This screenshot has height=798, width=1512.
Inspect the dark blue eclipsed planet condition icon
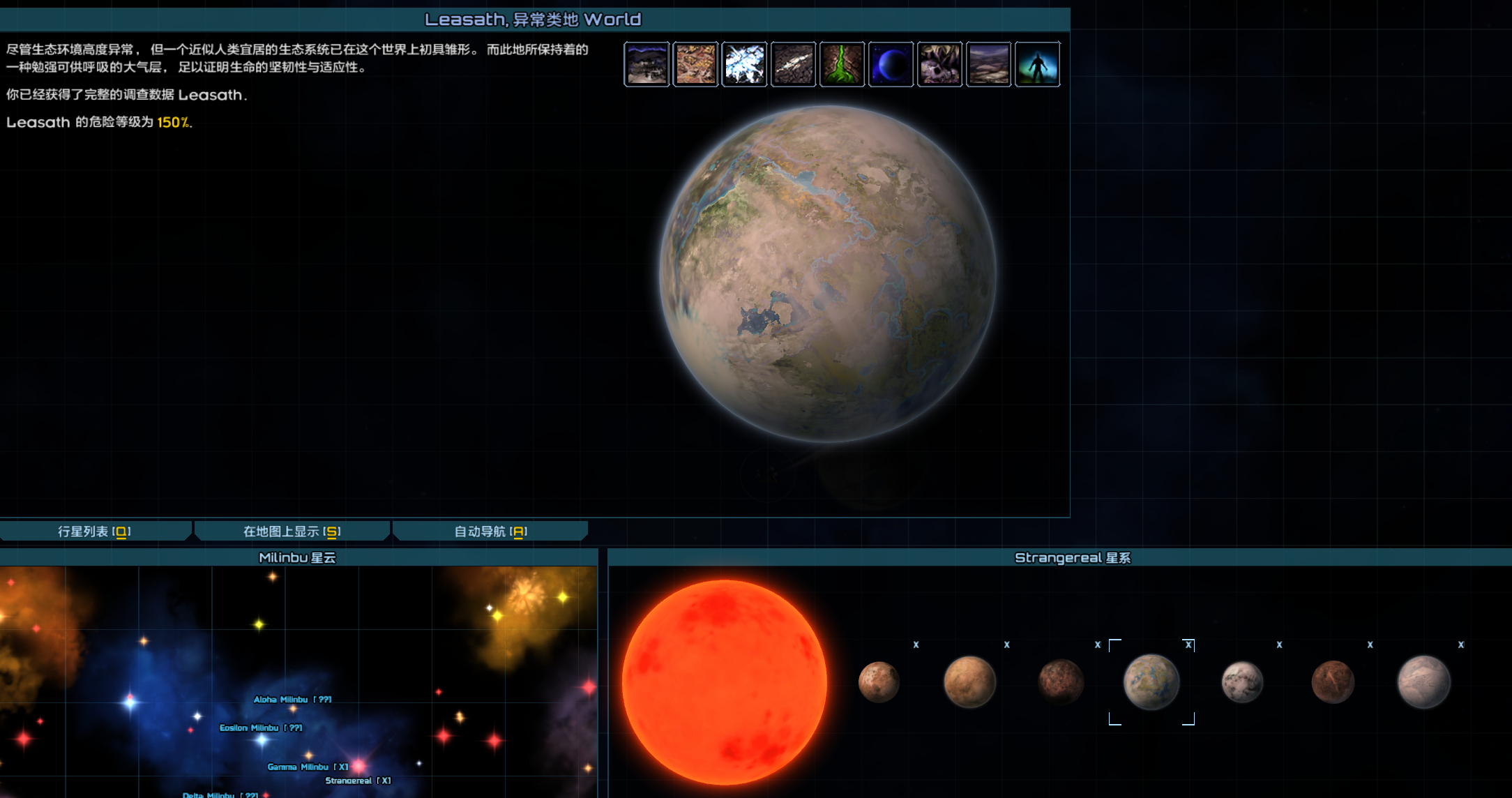tap(891, 64)
